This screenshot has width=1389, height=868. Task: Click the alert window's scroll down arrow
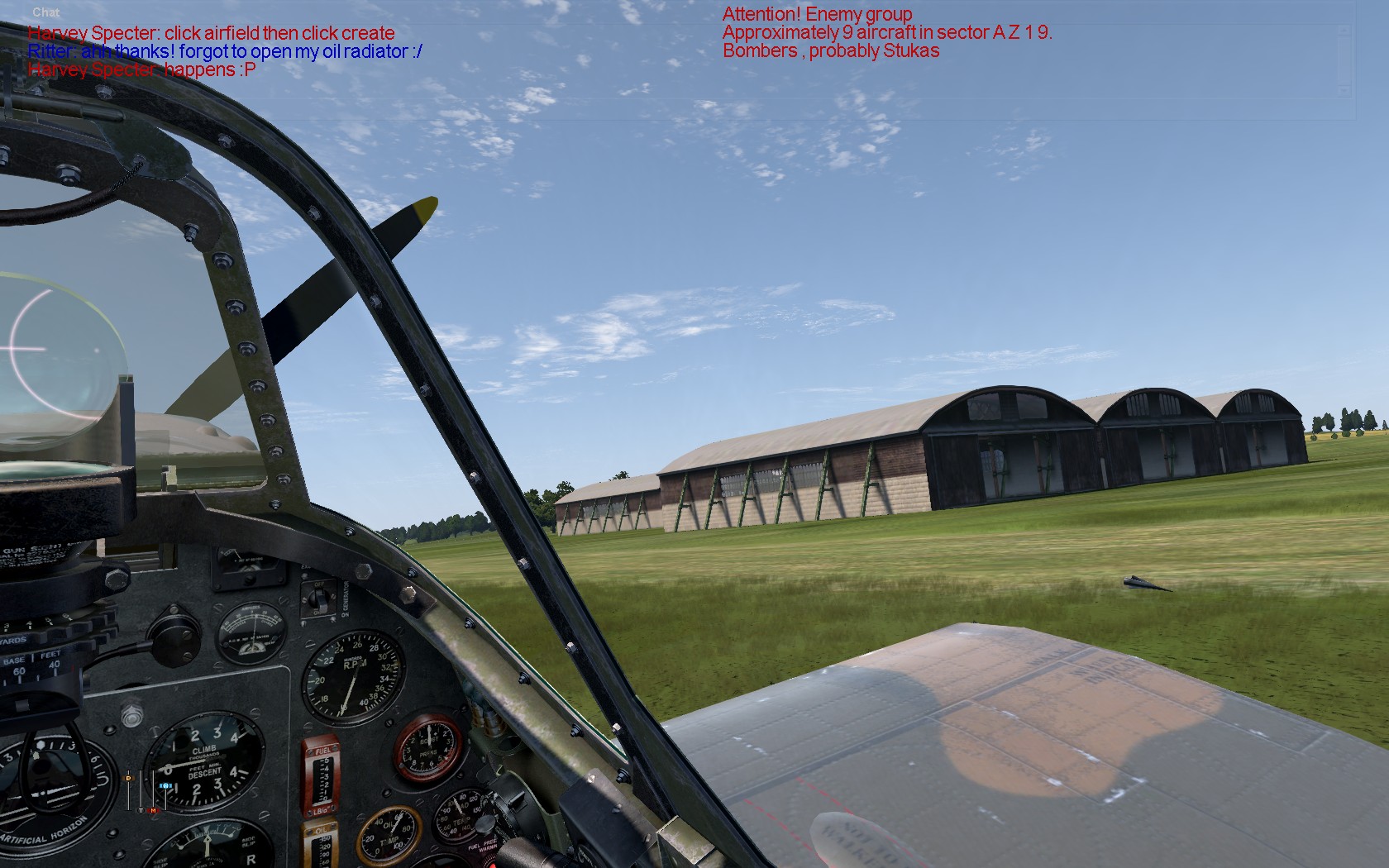point(1344,90)
